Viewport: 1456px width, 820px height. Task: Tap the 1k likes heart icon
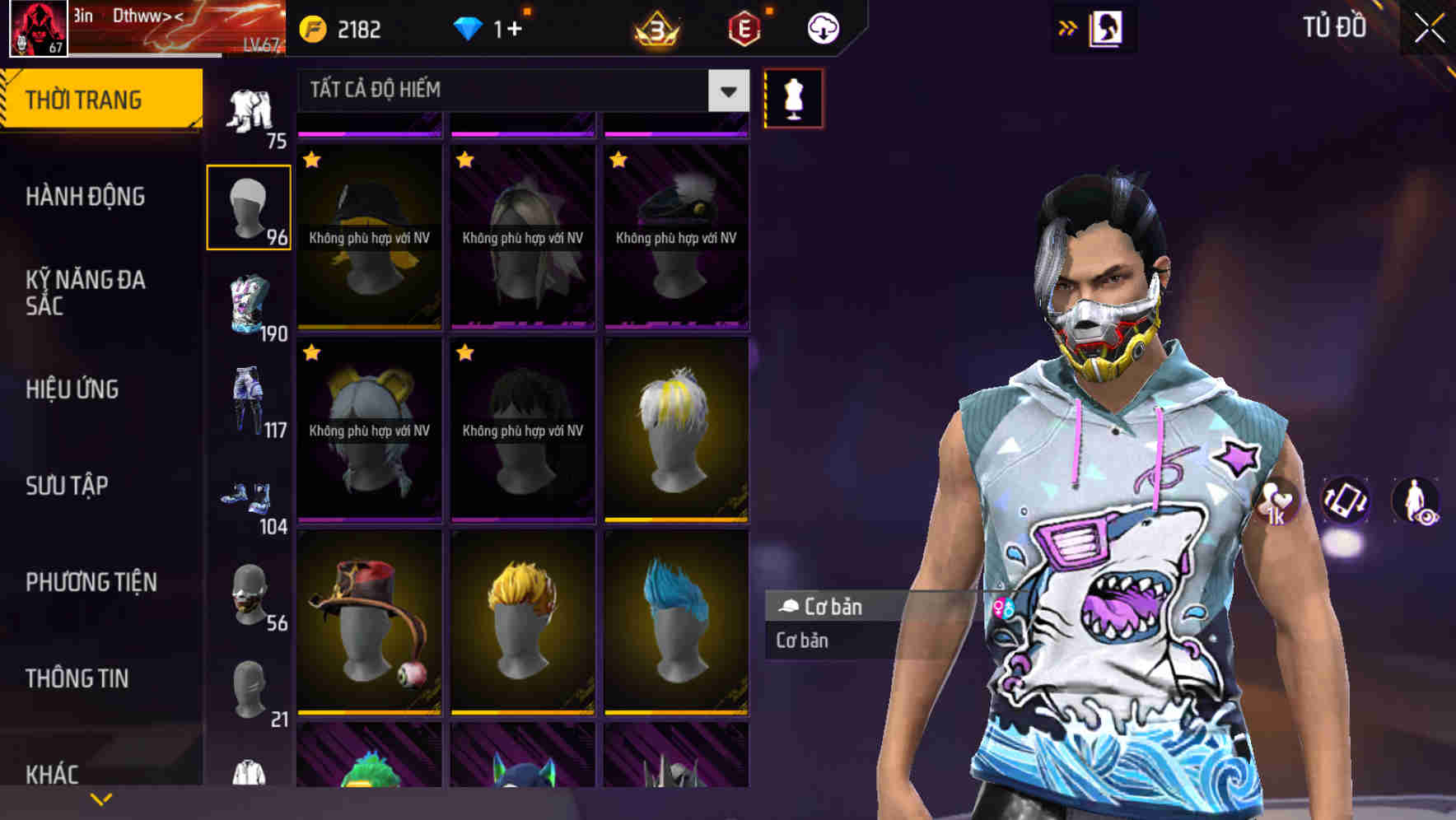coord(1276,502)
